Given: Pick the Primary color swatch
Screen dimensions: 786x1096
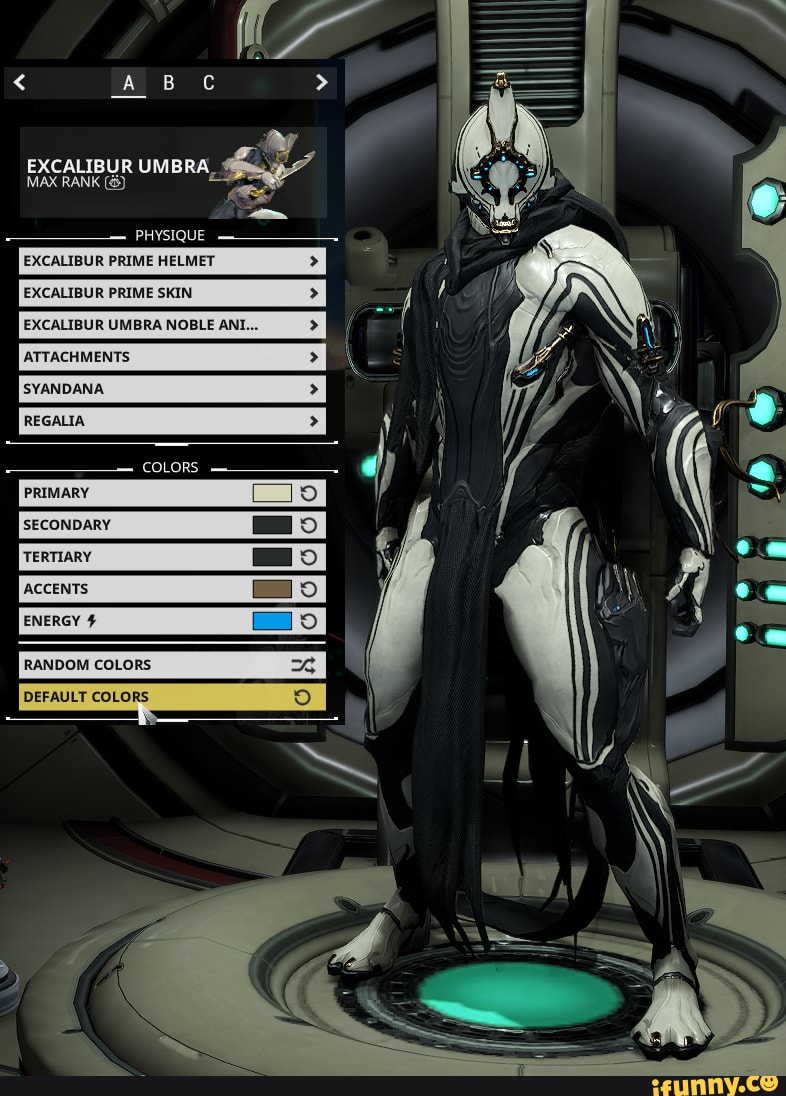Looking at the screenshot, I should pos(272,493).
